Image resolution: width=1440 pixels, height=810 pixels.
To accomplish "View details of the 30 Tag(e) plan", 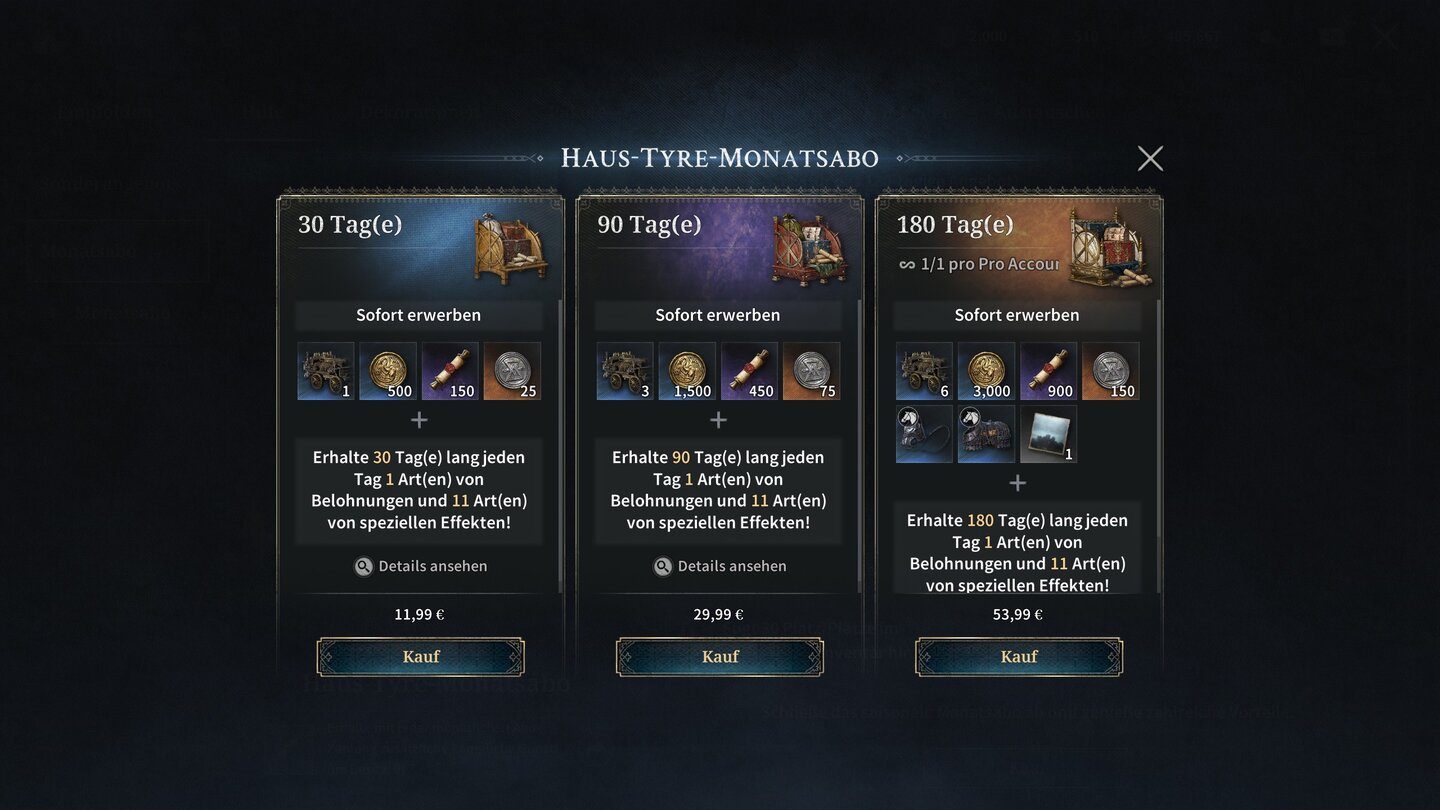I will tap(420, 566).
